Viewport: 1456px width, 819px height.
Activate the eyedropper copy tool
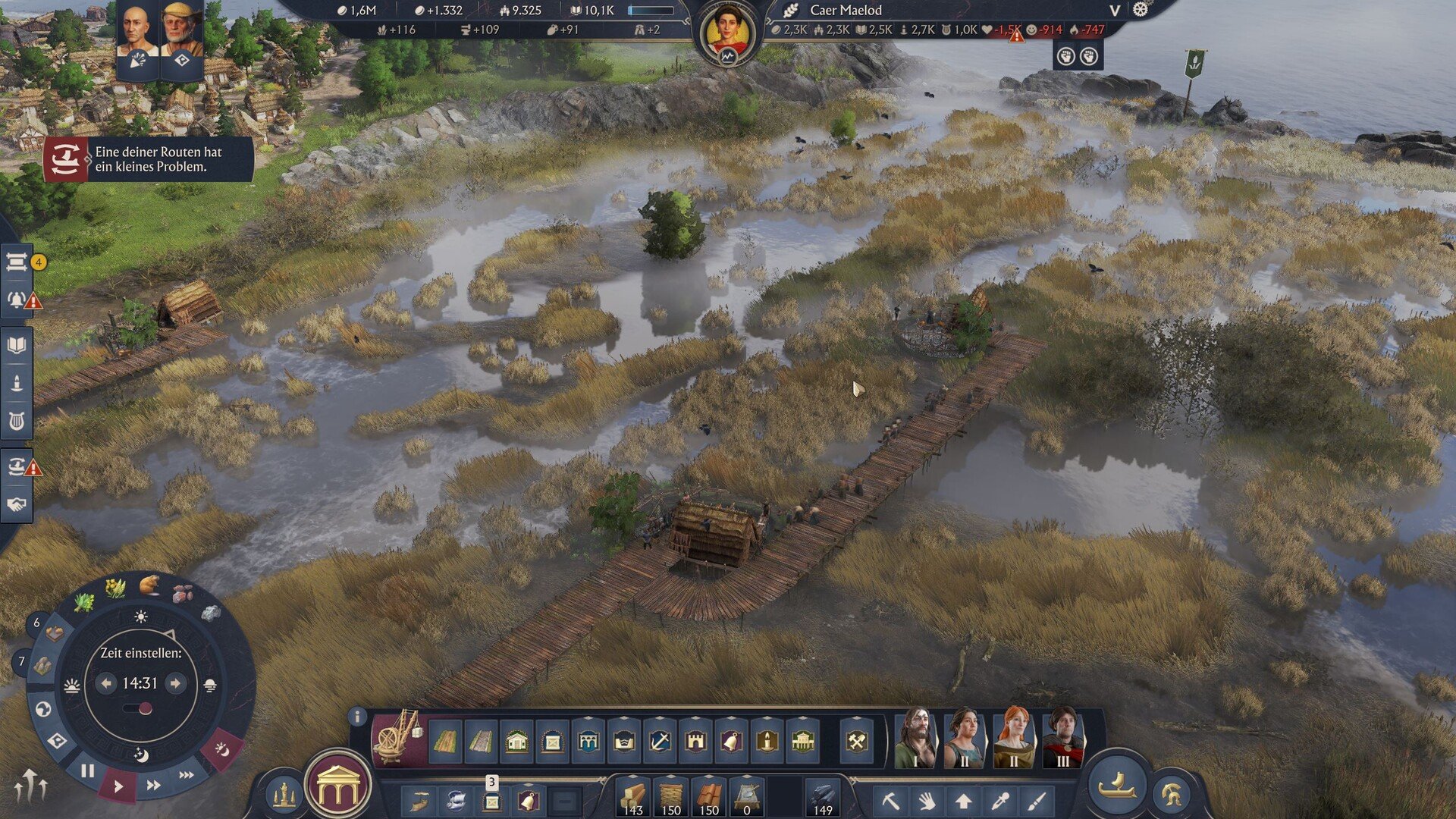[x=1000, y=801]
